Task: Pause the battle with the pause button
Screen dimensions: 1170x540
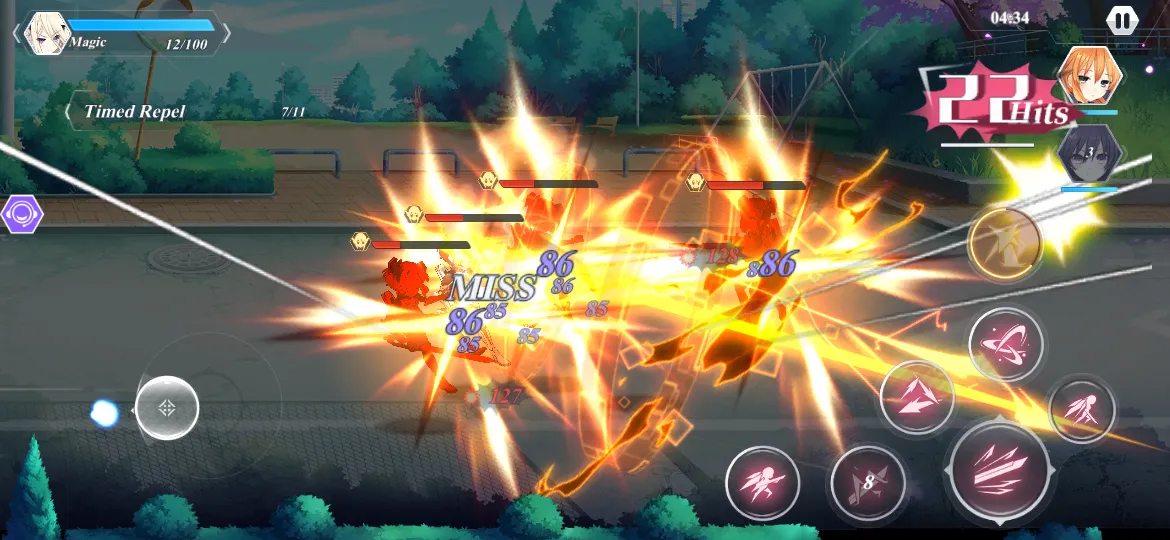Action: click(x=1121, y=20)
